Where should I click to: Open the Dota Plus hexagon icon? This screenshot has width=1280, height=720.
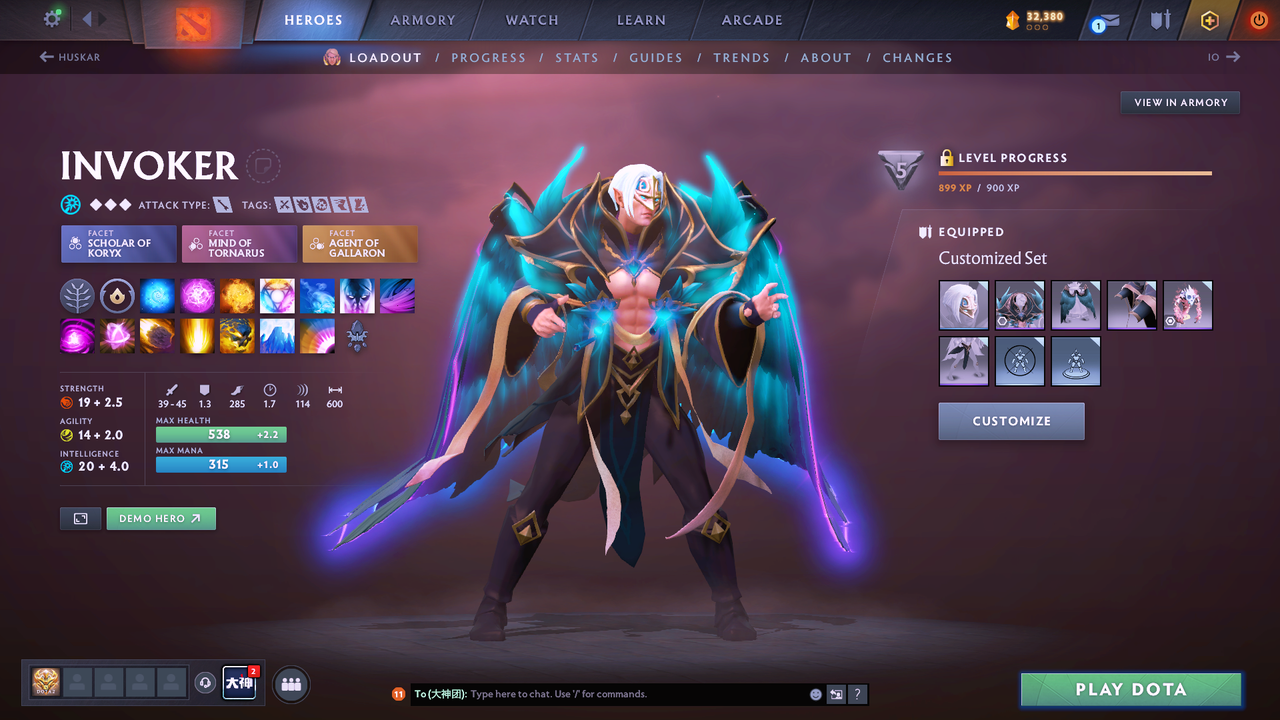click(1209, 20)
